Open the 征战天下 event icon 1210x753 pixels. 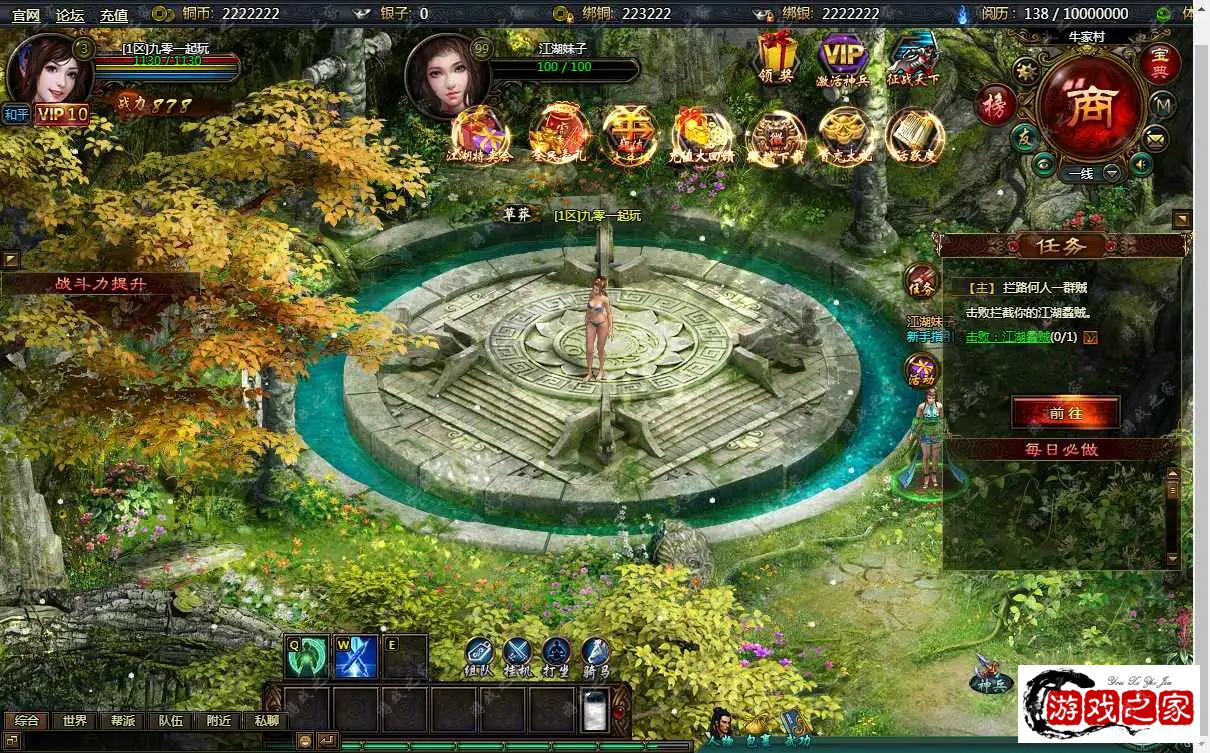click(912, 56)
